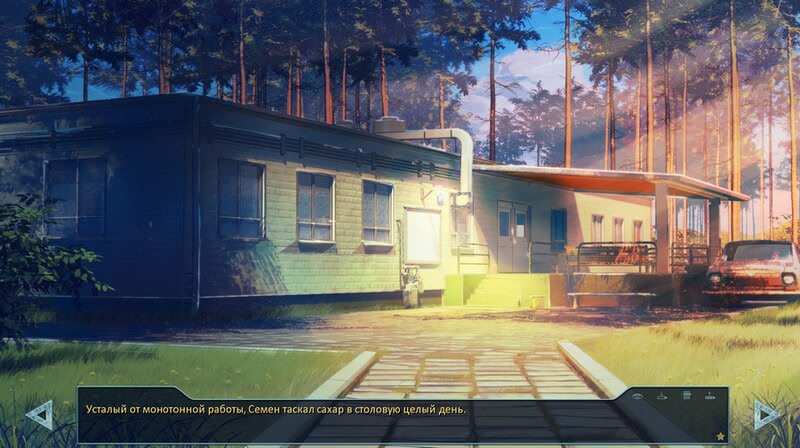Open the save icon with the down arrow

tap(662, 397)
